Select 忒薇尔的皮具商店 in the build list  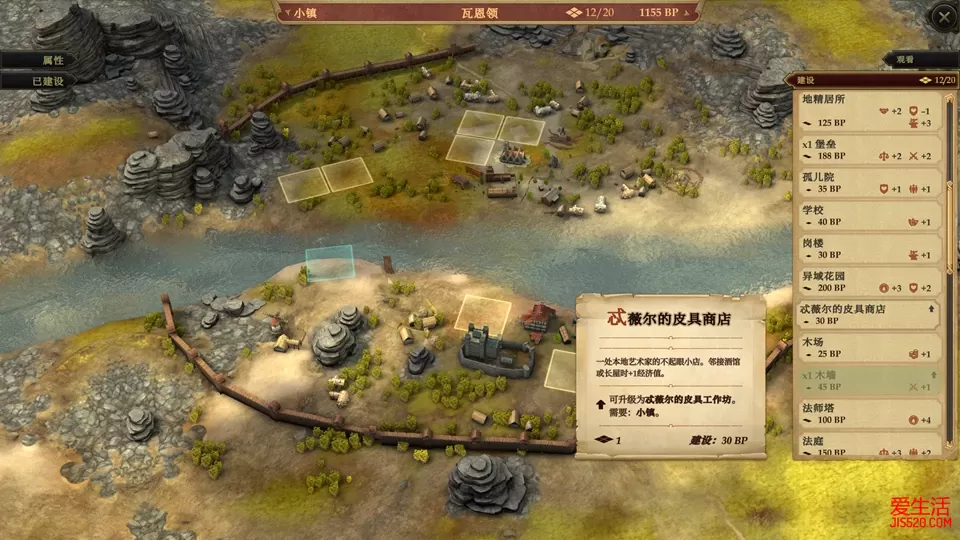(868, 314)
